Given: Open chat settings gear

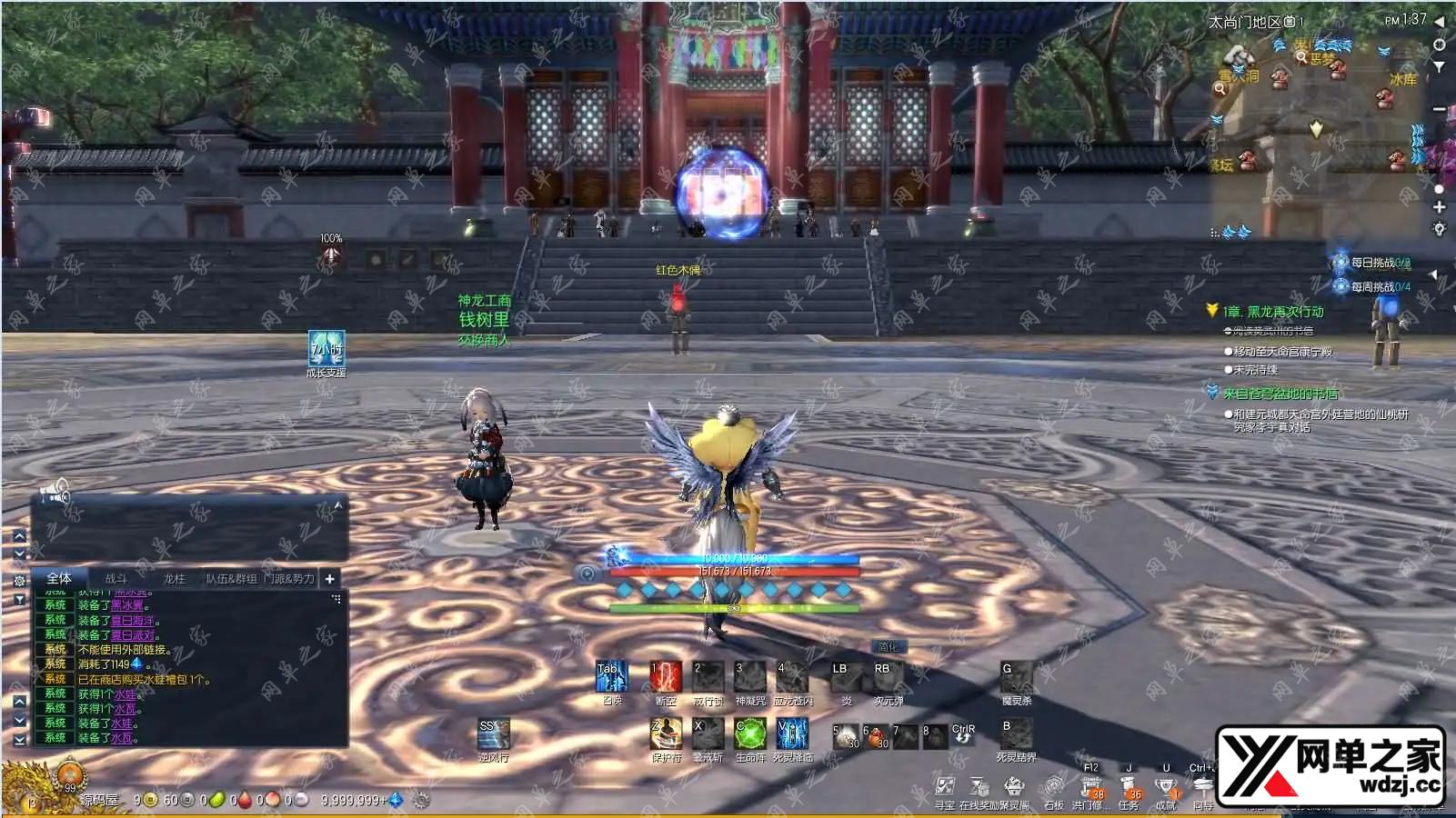Looking at the screenshot, I should point(19,580).
